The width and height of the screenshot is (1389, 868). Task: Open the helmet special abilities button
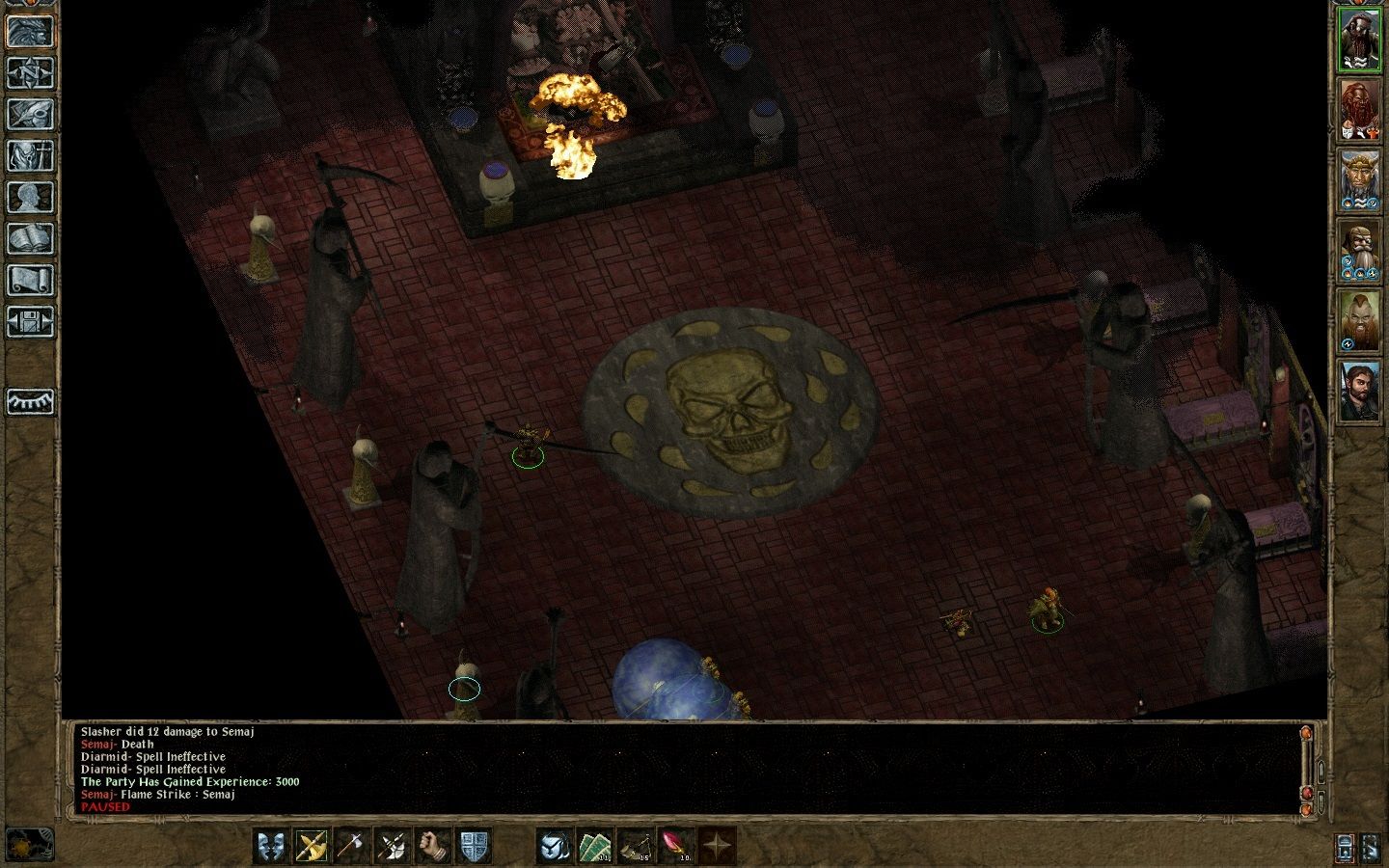tap(555, 846)
